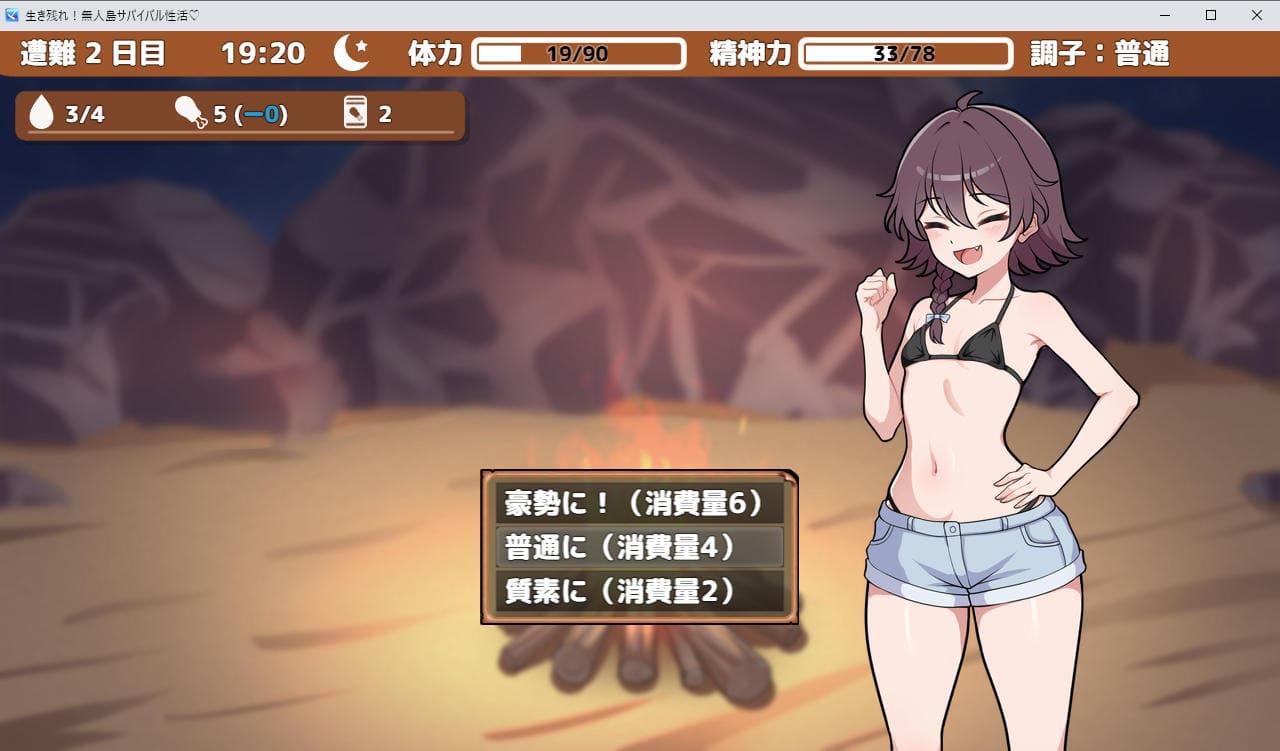Select 普通に (消費量4) meal option
The image size is (1280, 751).
tap(639, 547)
